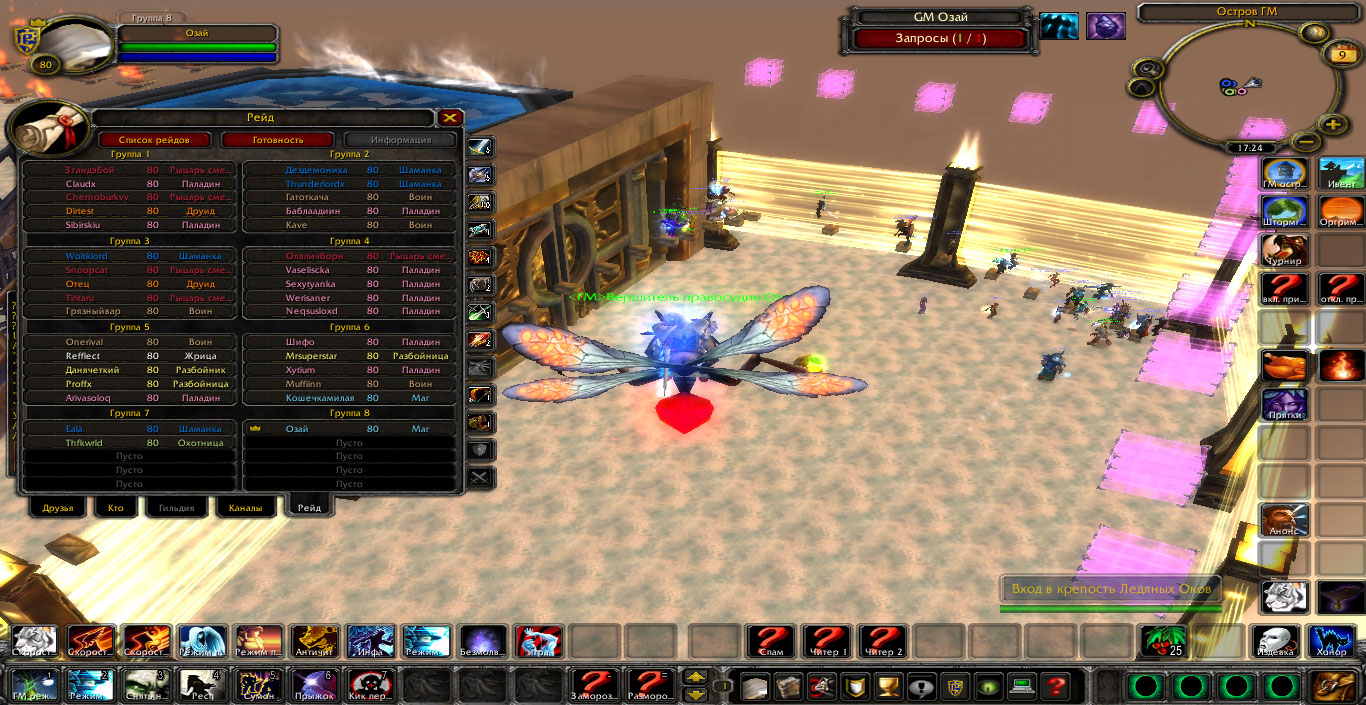Screen dimensions: 1366x705
Task: Open the Кто tab
Action: pos(116,508)
